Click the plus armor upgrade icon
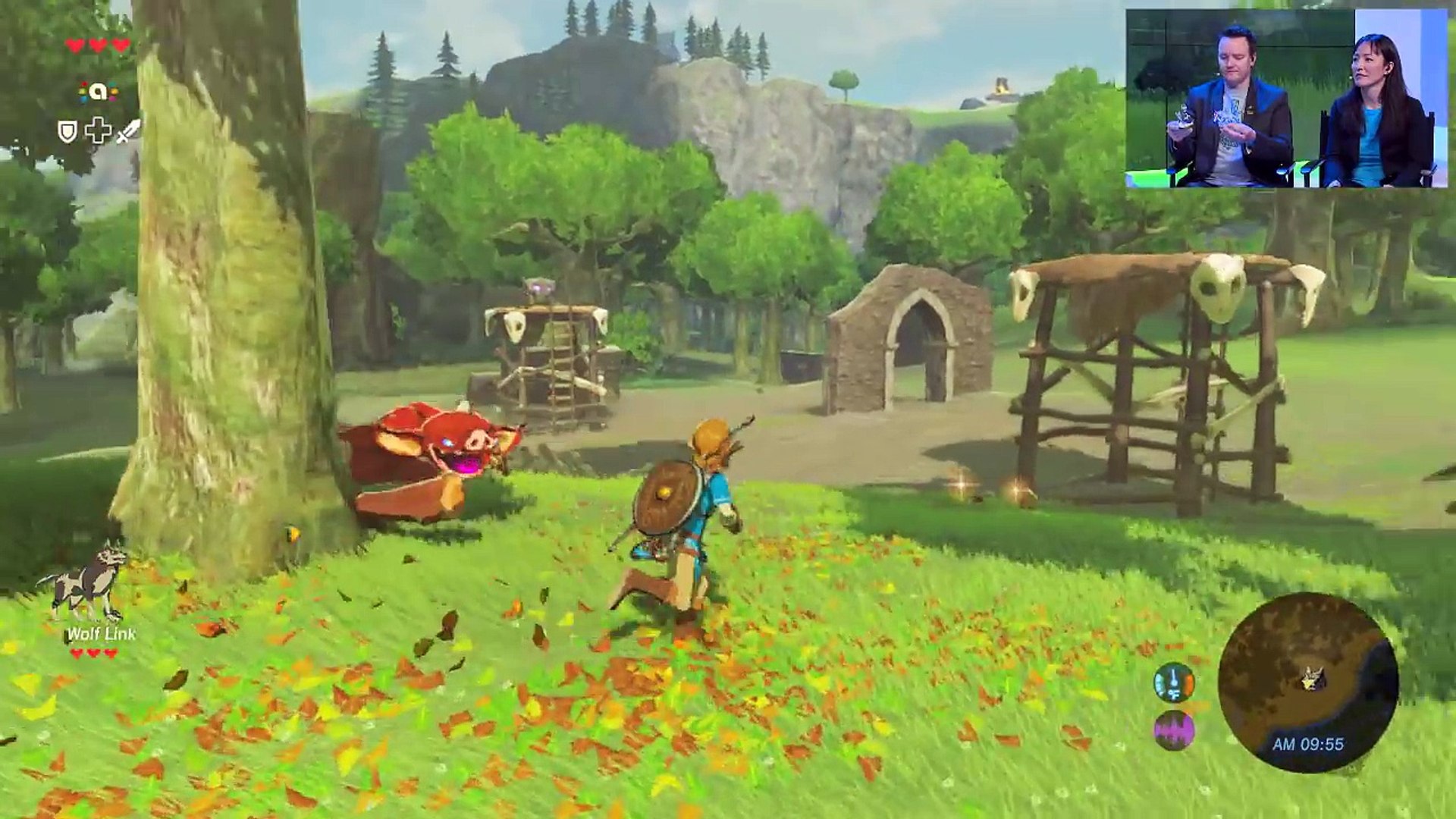The width and height of the screenshot is (1456, 819). coord(99,130)
